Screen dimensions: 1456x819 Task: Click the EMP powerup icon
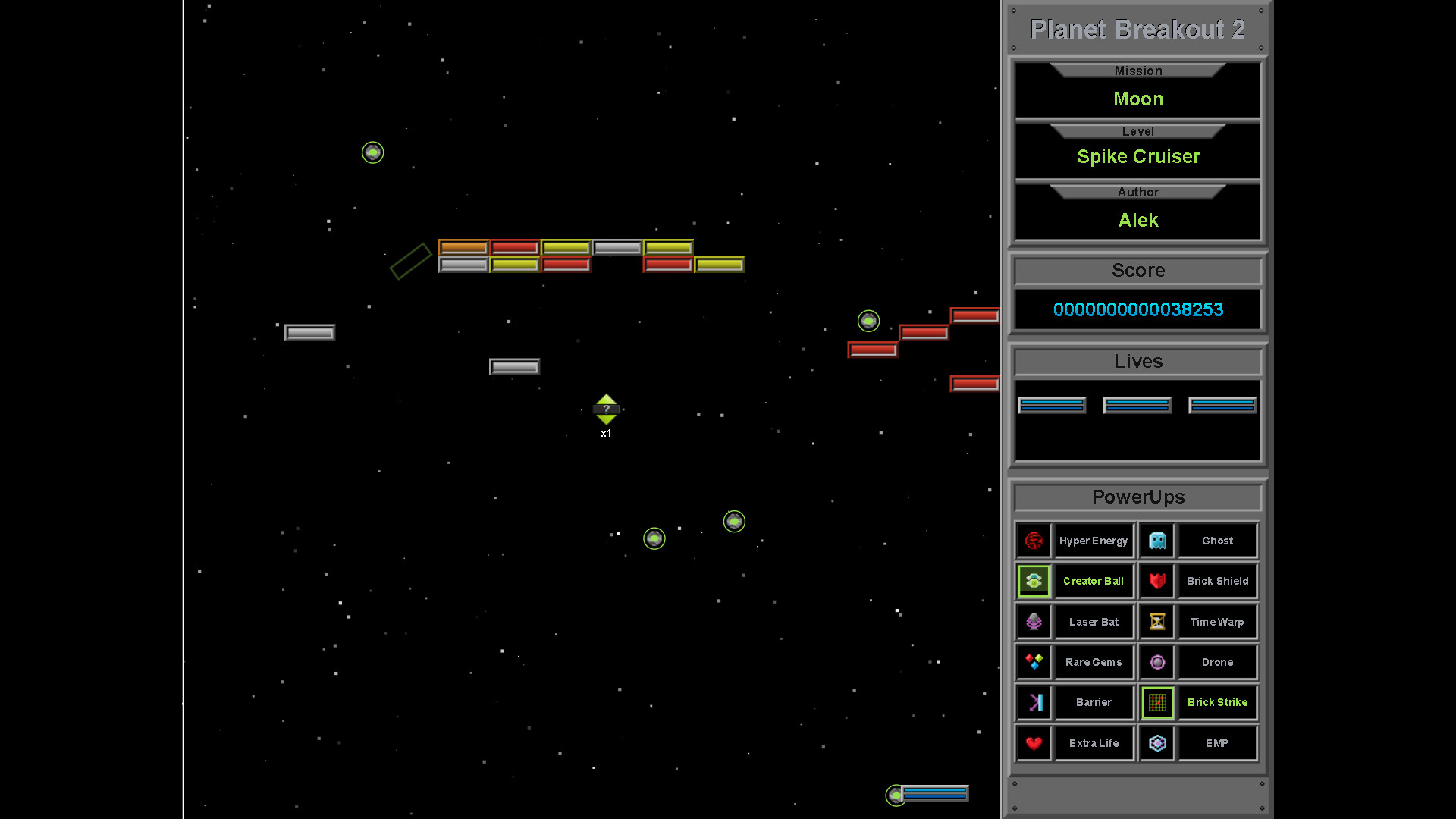(1156, 743)
